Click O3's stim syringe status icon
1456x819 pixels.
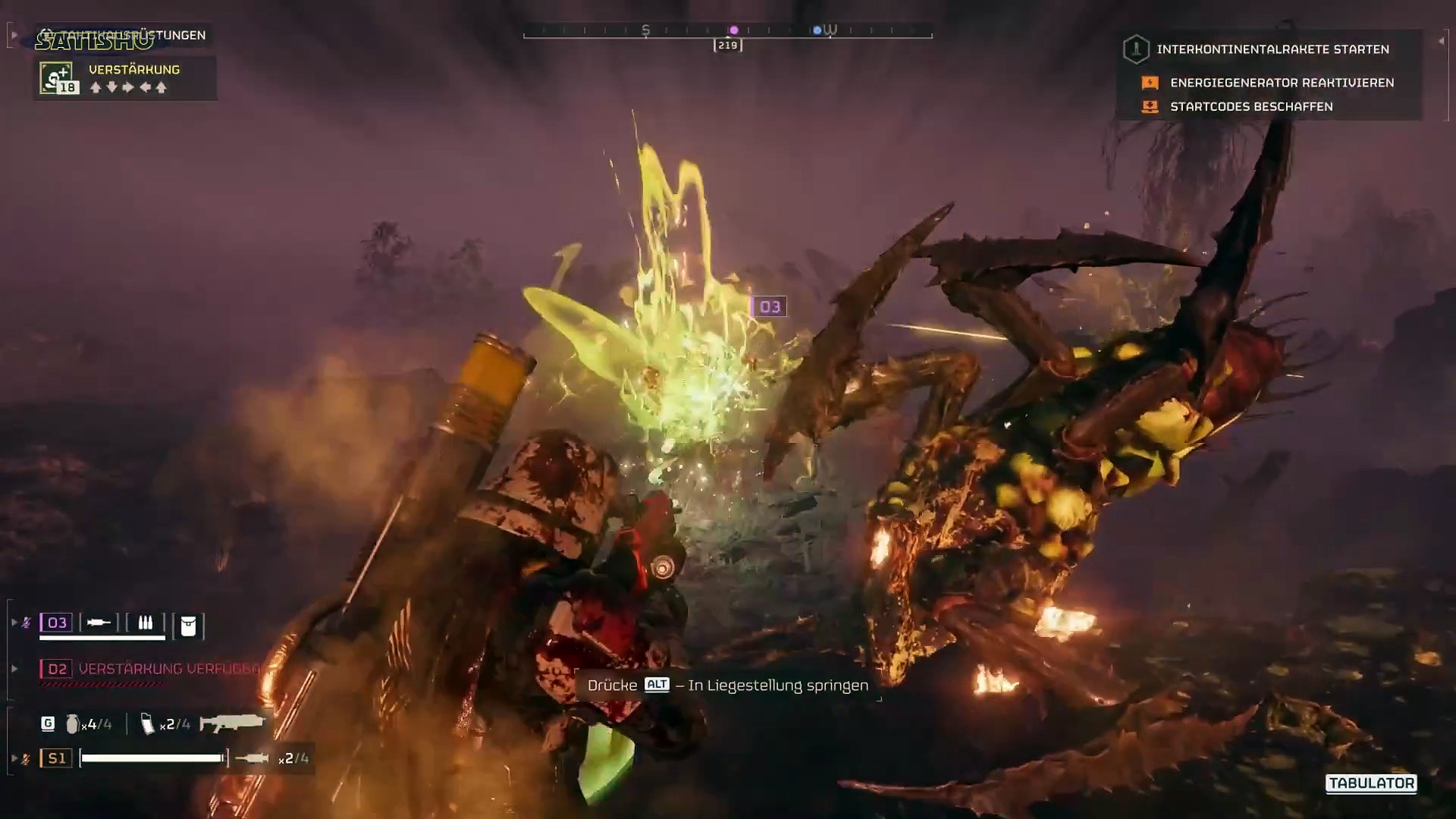point(99,623)
